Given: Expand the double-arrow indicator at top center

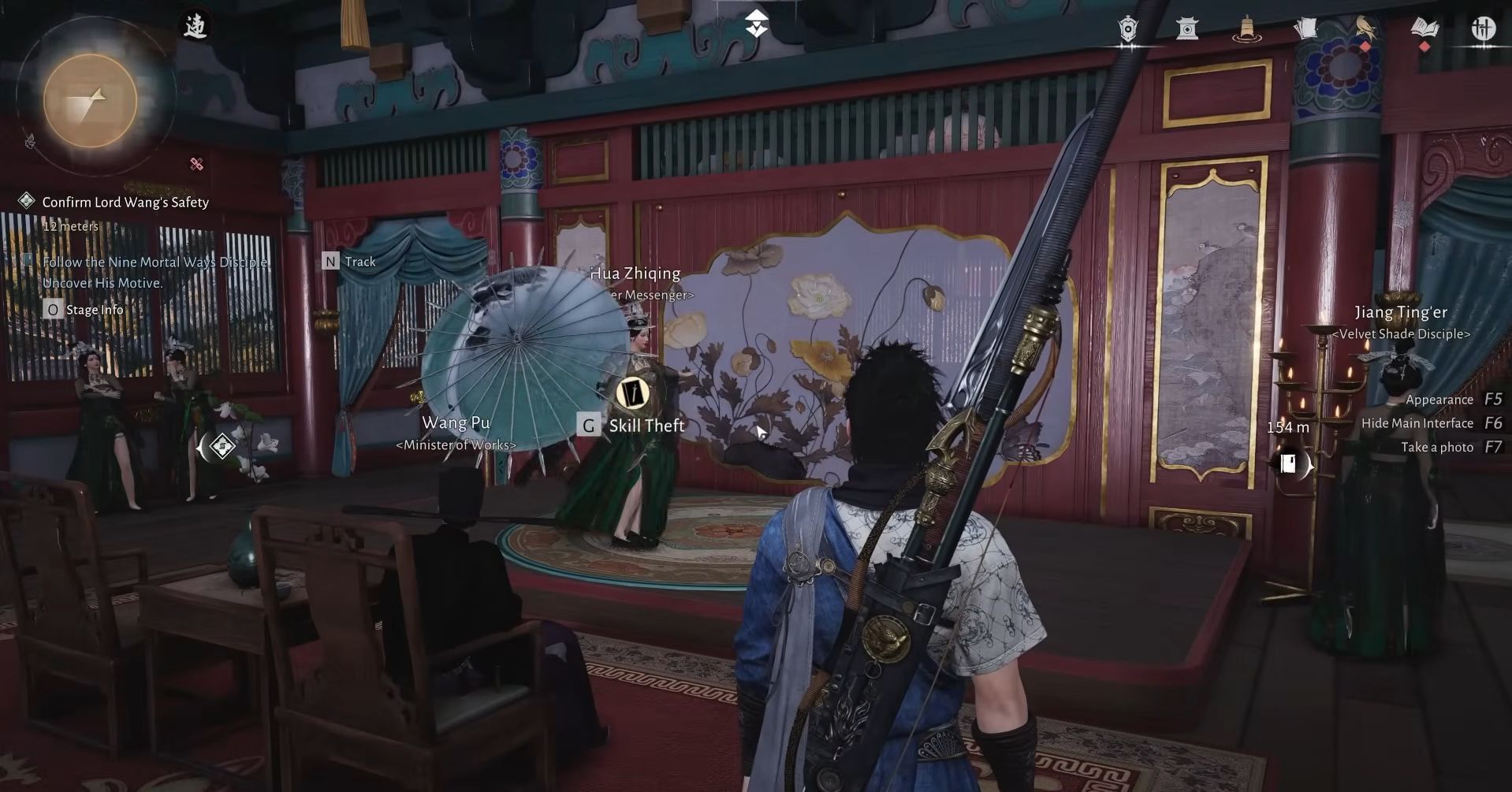Looking at the screenshot, I should click(x=755, y=24).
